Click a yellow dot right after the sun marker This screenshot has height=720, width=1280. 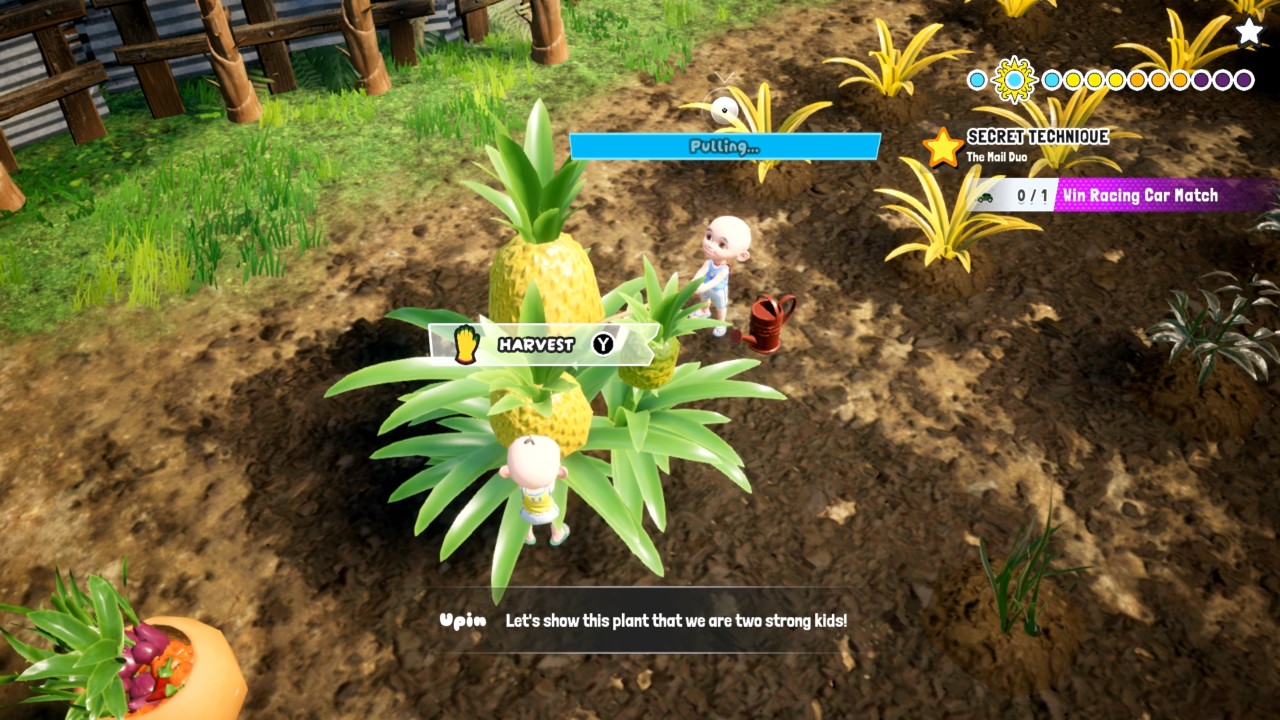tap(1070, 79)
